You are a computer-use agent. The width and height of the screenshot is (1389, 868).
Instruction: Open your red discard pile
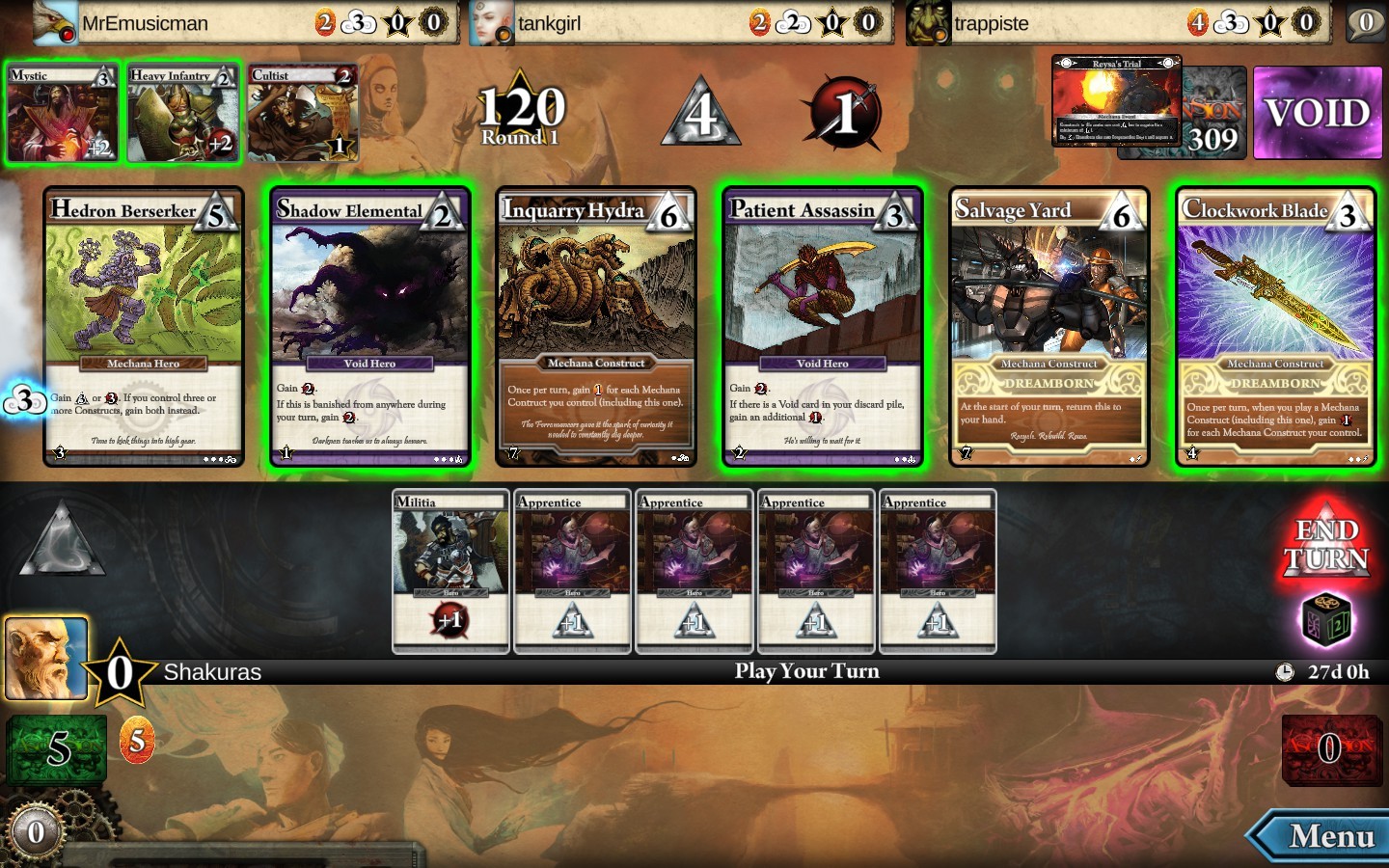click(1330, 747)
